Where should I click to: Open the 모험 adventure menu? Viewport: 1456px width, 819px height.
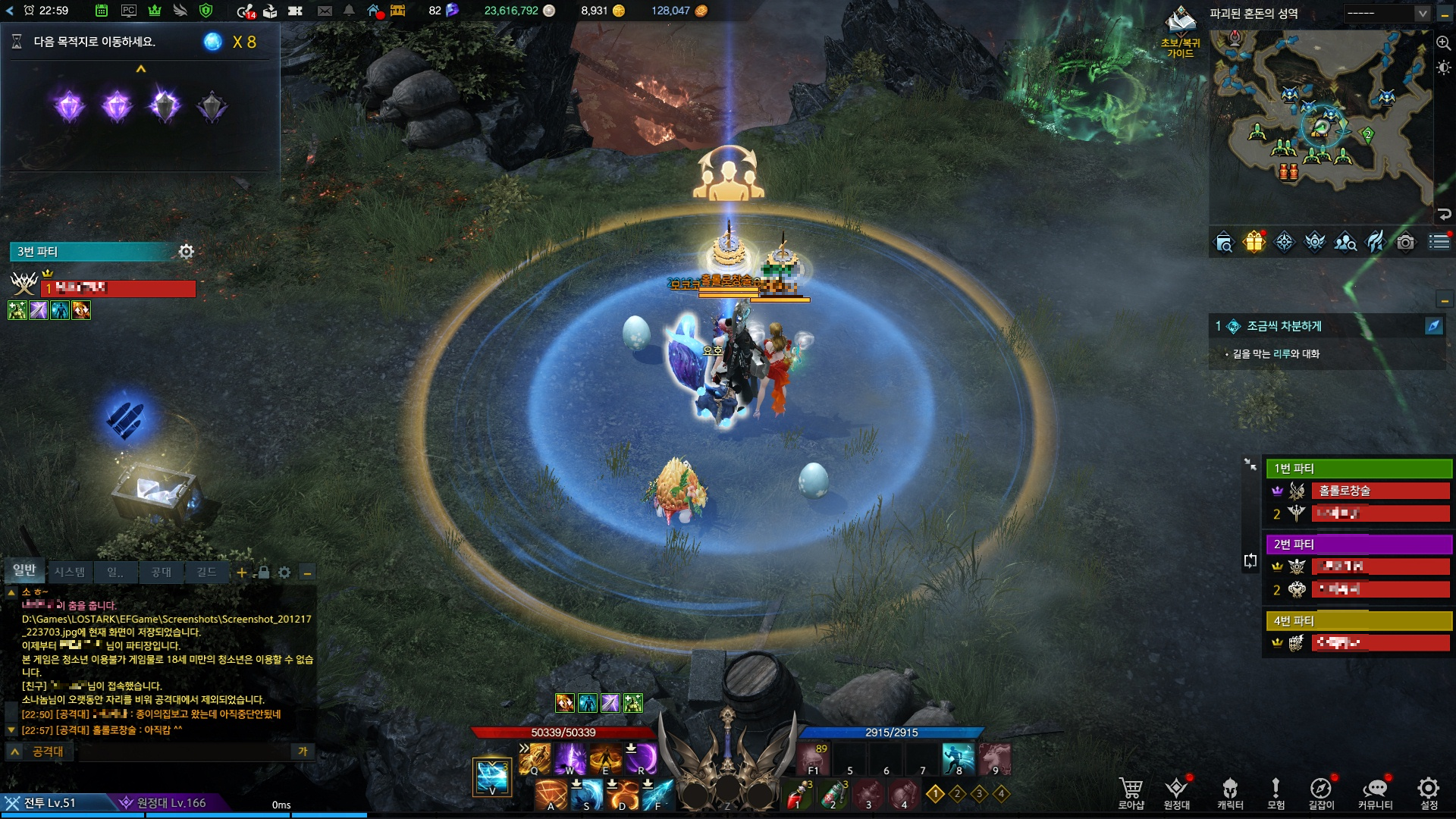click(x=1276, y=792)
